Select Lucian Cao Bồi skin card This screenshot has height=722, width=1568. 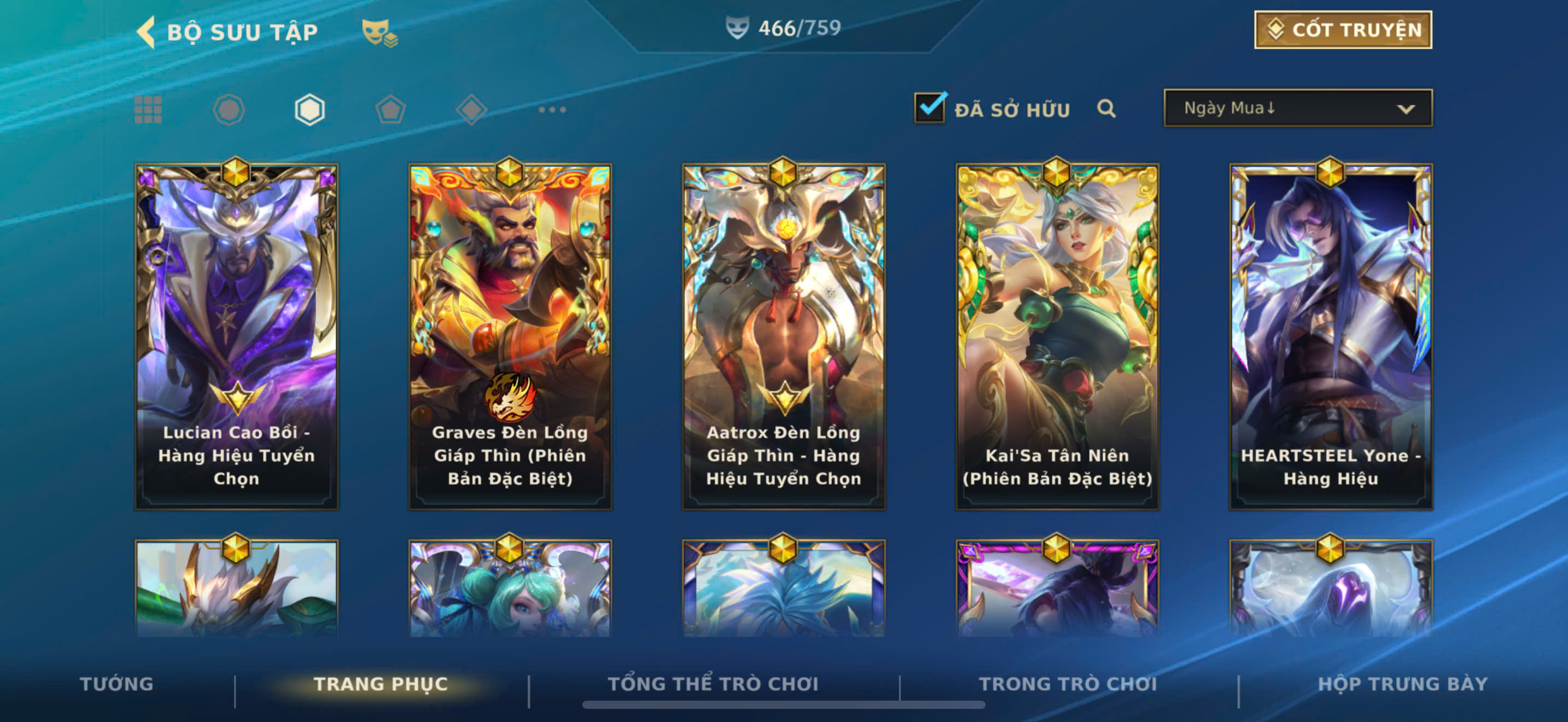point(236,336)
